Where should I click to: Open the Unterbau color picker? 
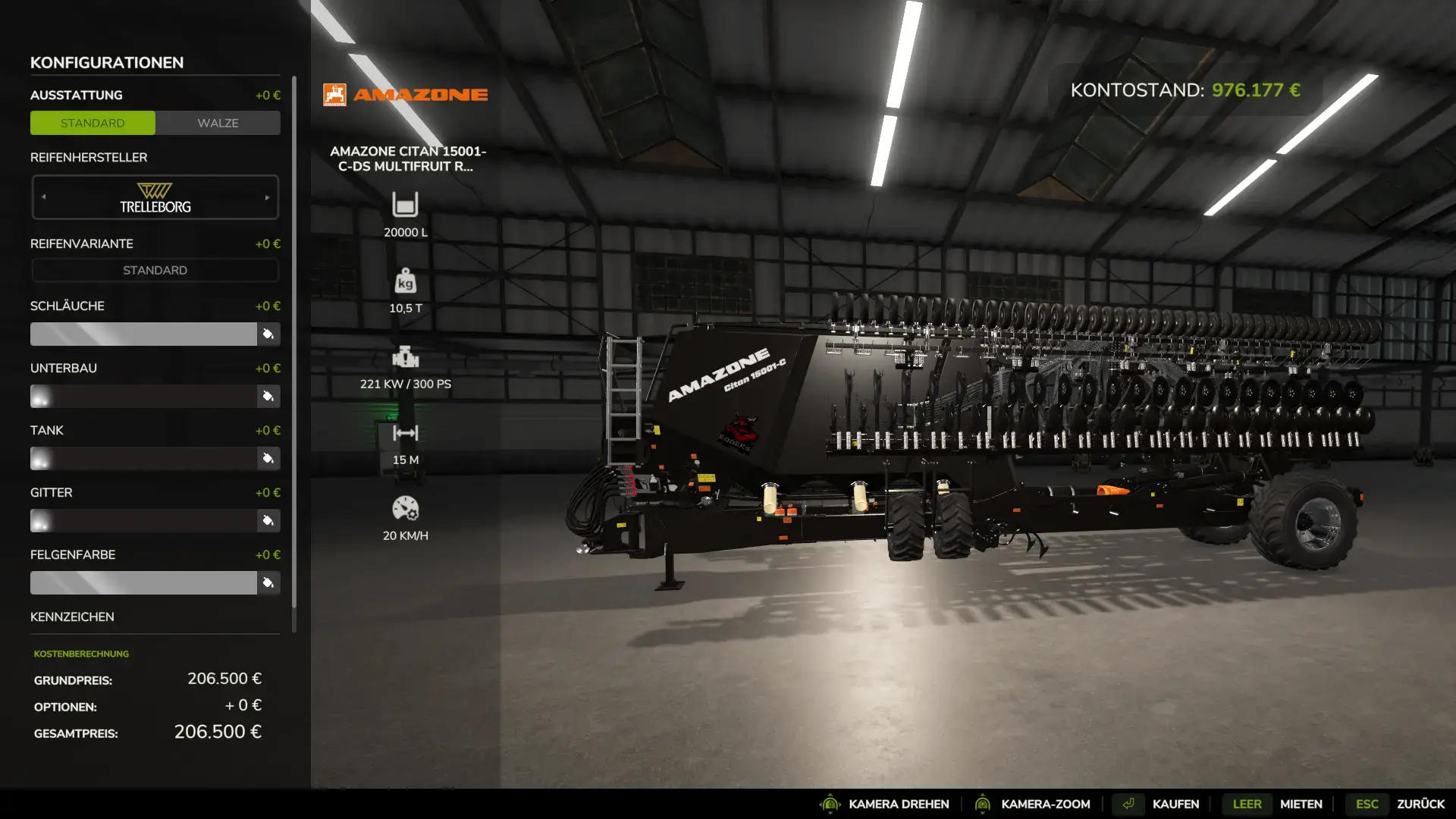[268, 397]
